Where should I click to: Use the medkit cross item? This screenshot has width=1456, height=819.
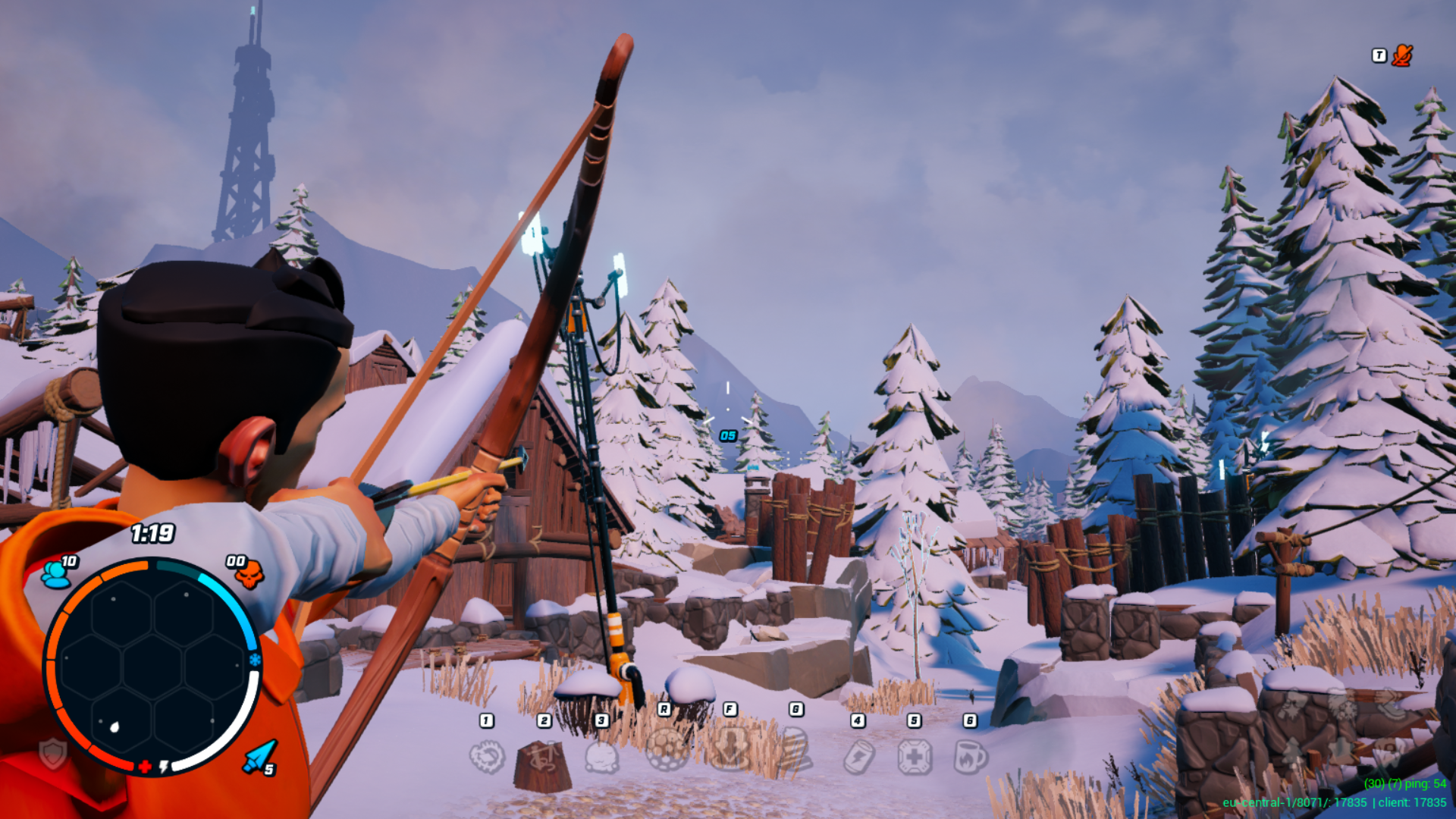[915, 757]
